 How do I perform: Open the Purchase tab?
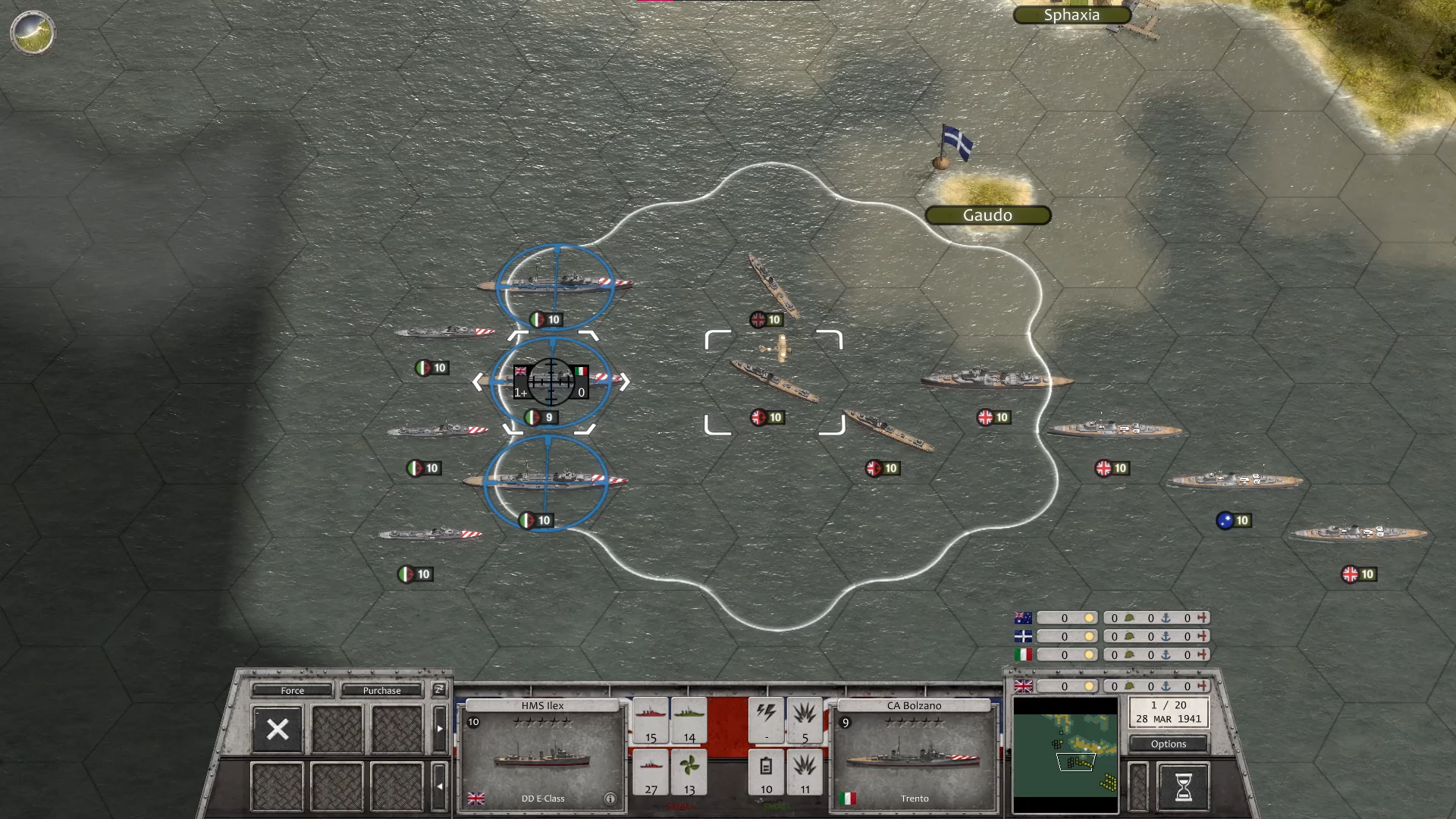pos(381,690)
